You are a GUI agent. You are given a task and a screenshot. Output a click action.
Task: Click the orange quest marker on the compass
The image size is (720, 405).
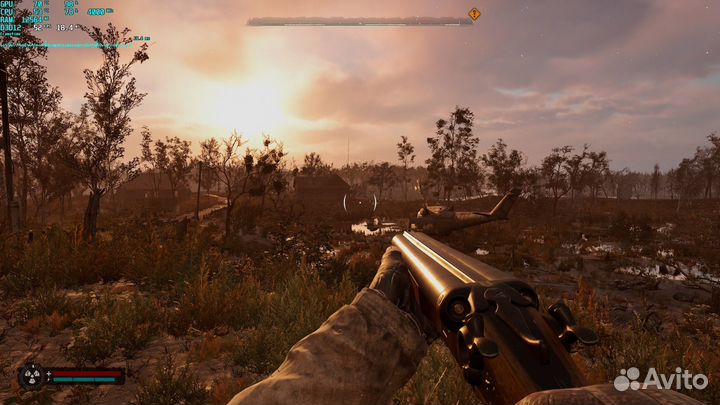(x=474, y=14)
